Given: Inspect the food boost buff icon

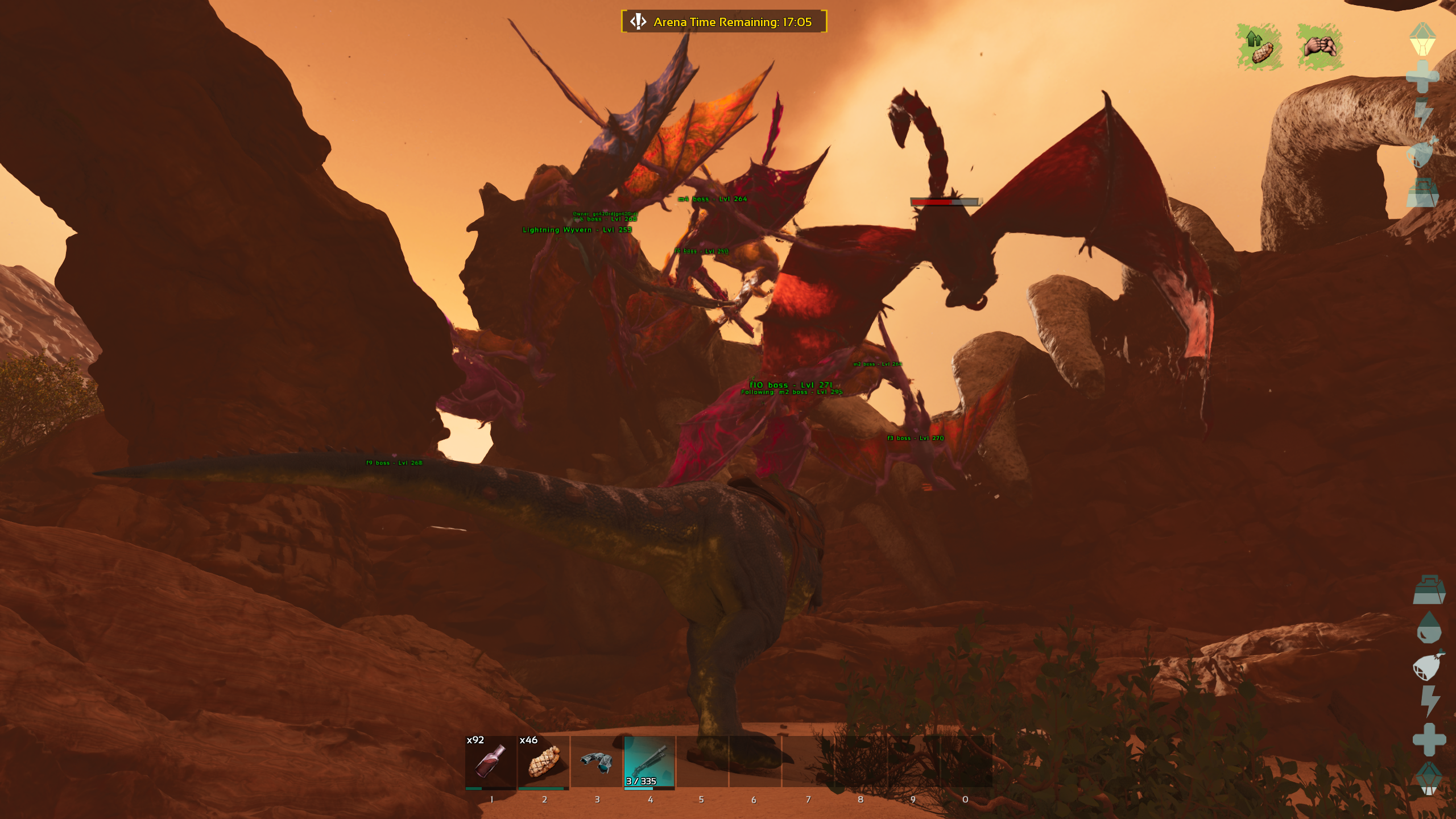Looking at the screenshot, I should pyautogui.click(x=1259, y=47).
